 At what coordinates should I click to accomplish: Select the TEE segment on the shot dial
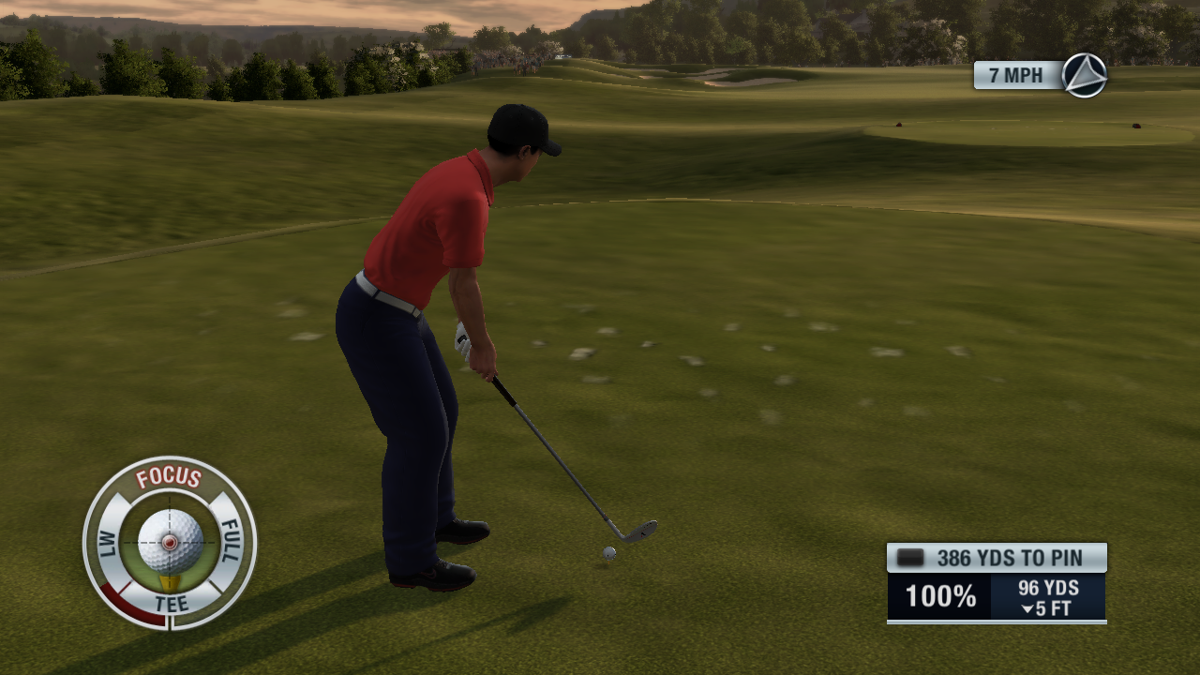pos(169,603)
